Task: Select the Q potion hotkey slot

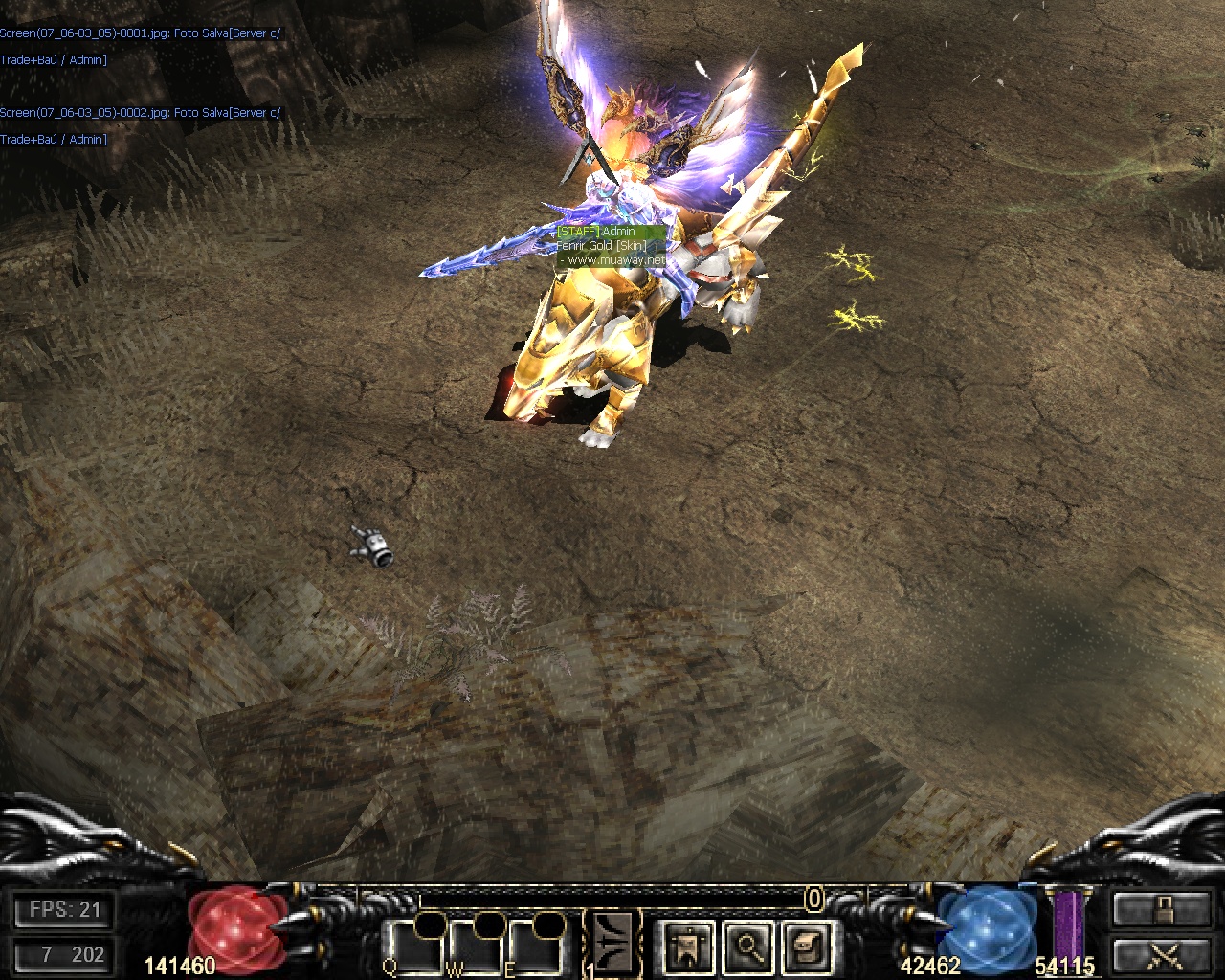Action: pos(412,947)
